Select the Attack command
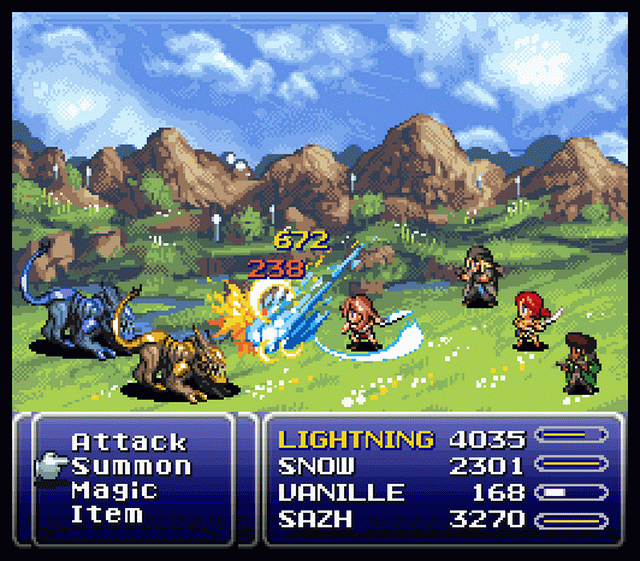This screenshot has width=640, height=561. [x=129, y=442]
